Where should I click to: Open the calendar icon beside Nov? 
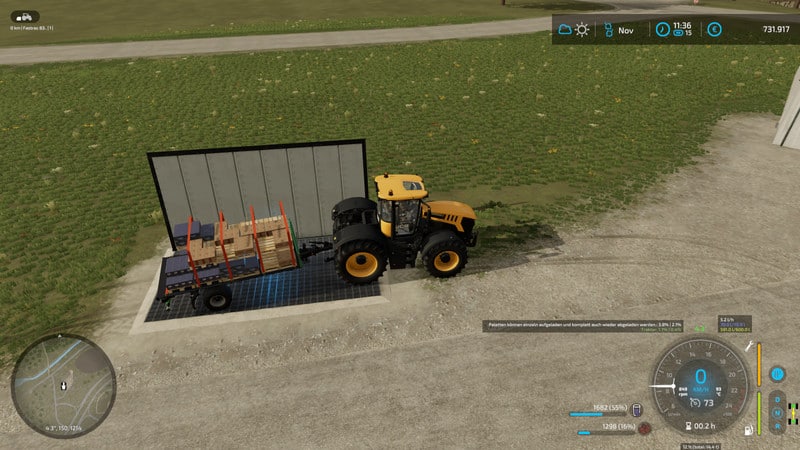click(x=606, y=30)
